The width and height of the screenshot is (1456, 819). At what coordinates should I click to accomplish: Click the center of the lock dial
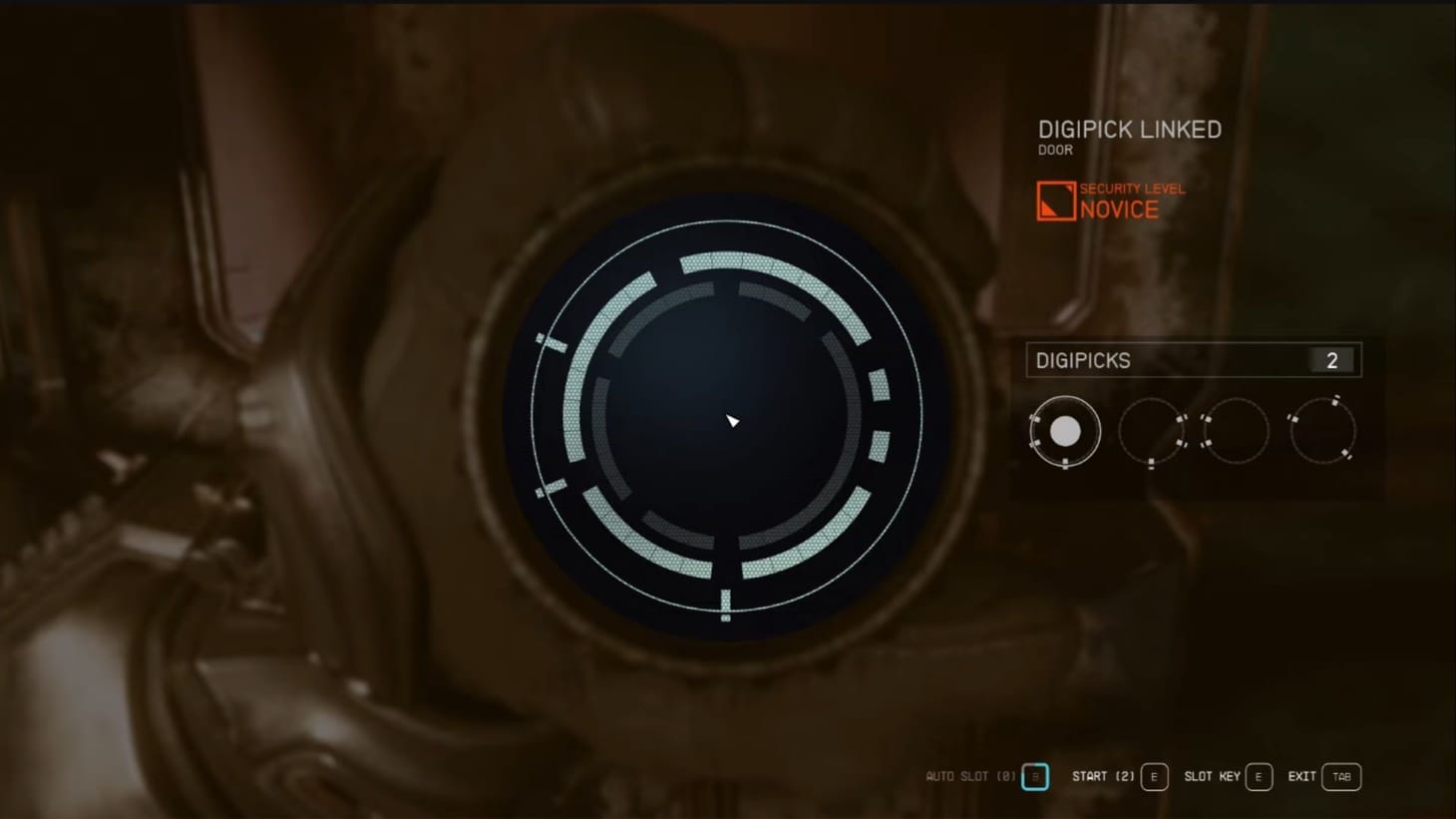728,419
